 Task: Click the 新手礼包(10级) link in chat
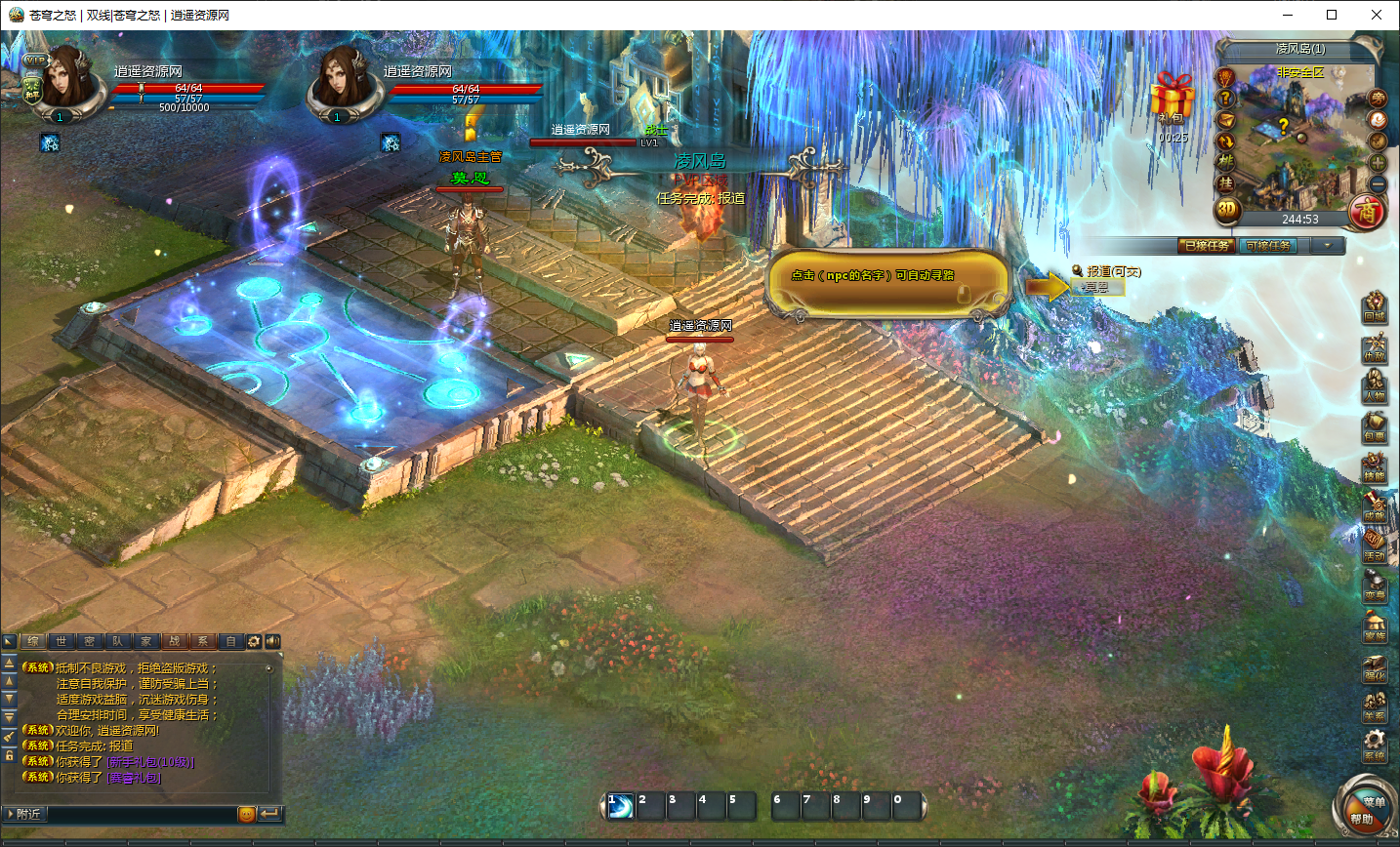pos(150,762)
